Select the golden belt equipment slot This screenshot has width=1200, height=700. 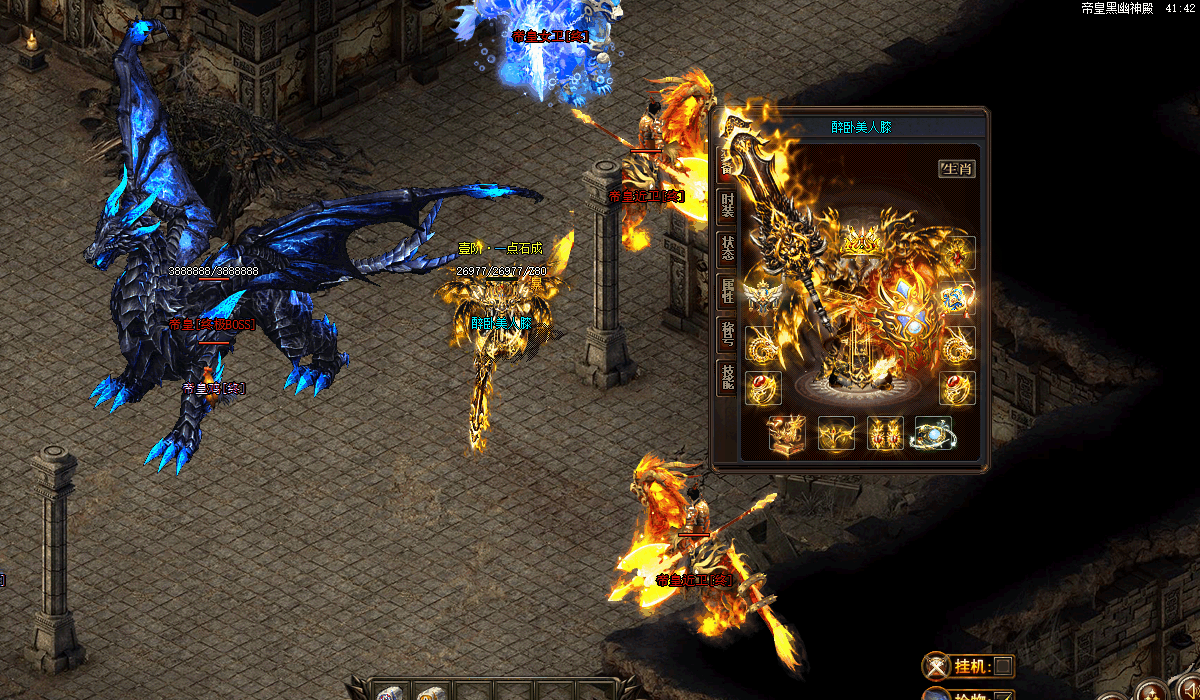(836, 433)
